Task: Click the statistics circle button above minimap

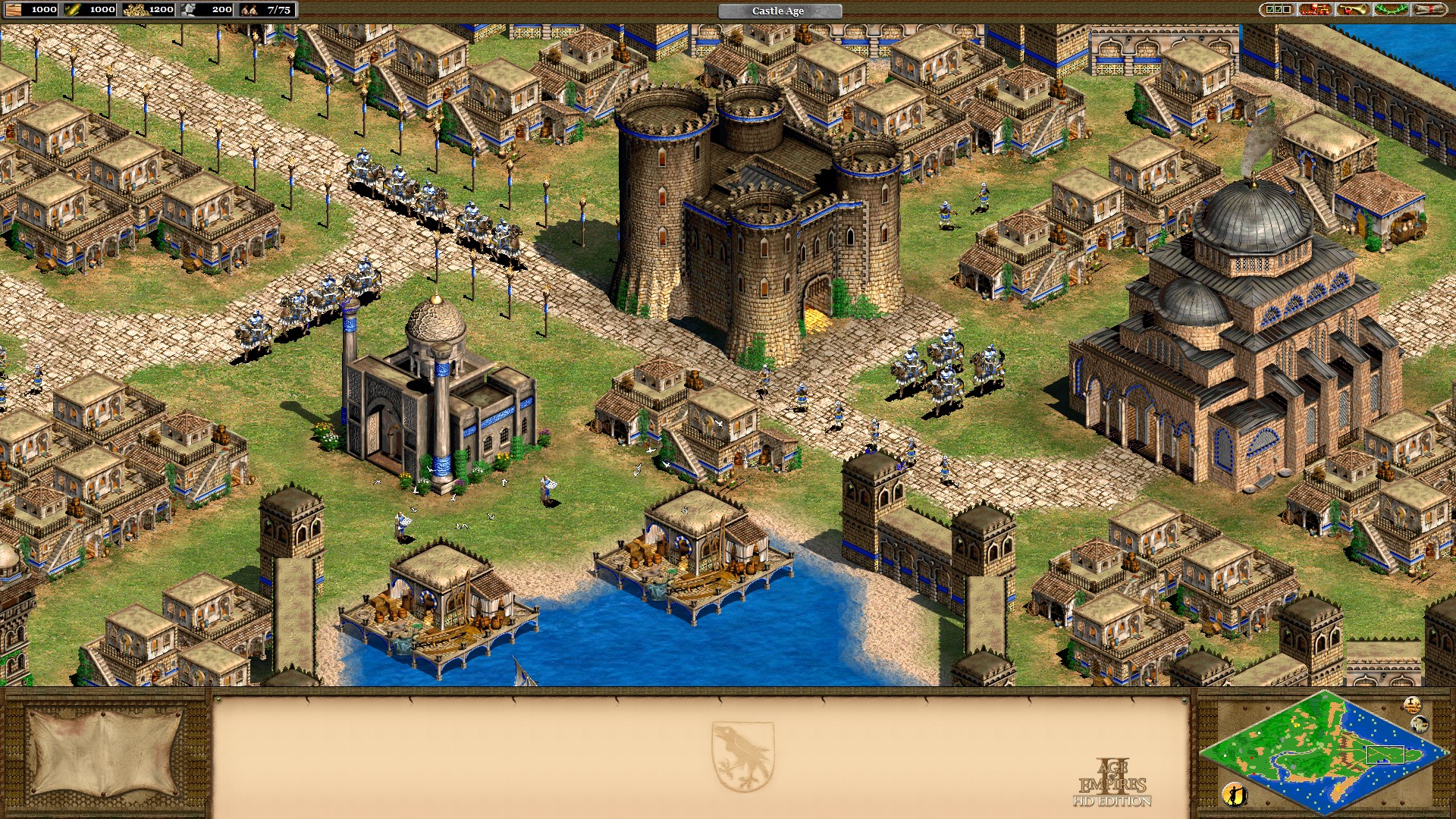Action: point(1413,706)
